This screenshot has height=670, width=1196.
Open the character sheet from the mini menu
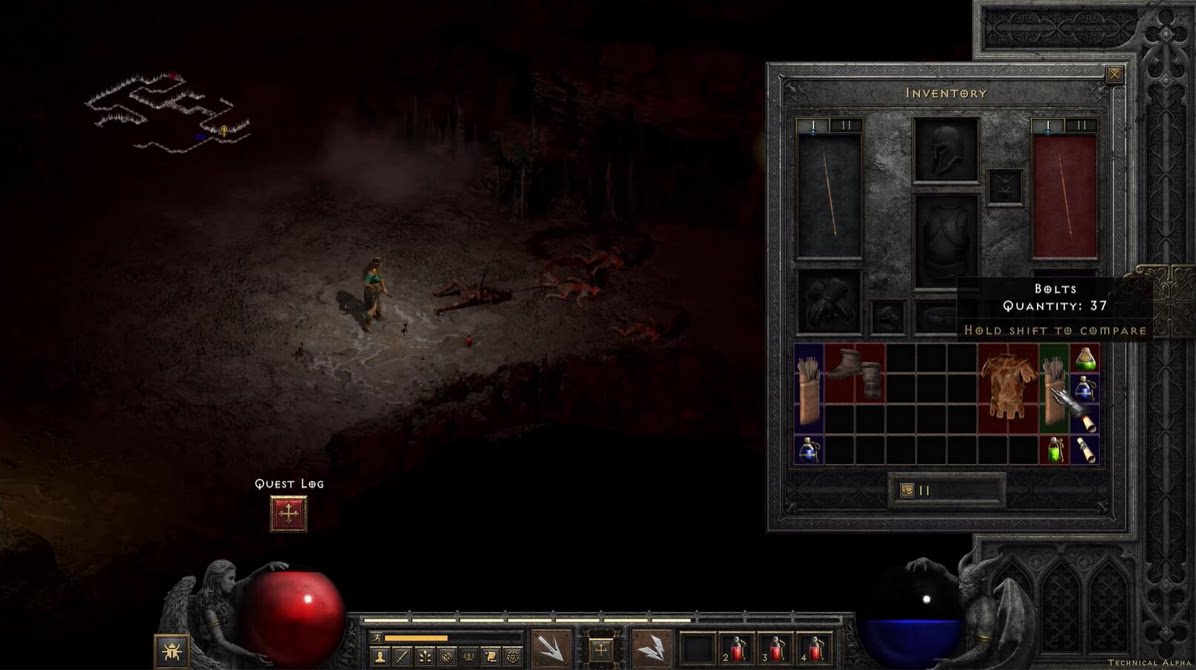pyautogui.click(x=378, y=657)
